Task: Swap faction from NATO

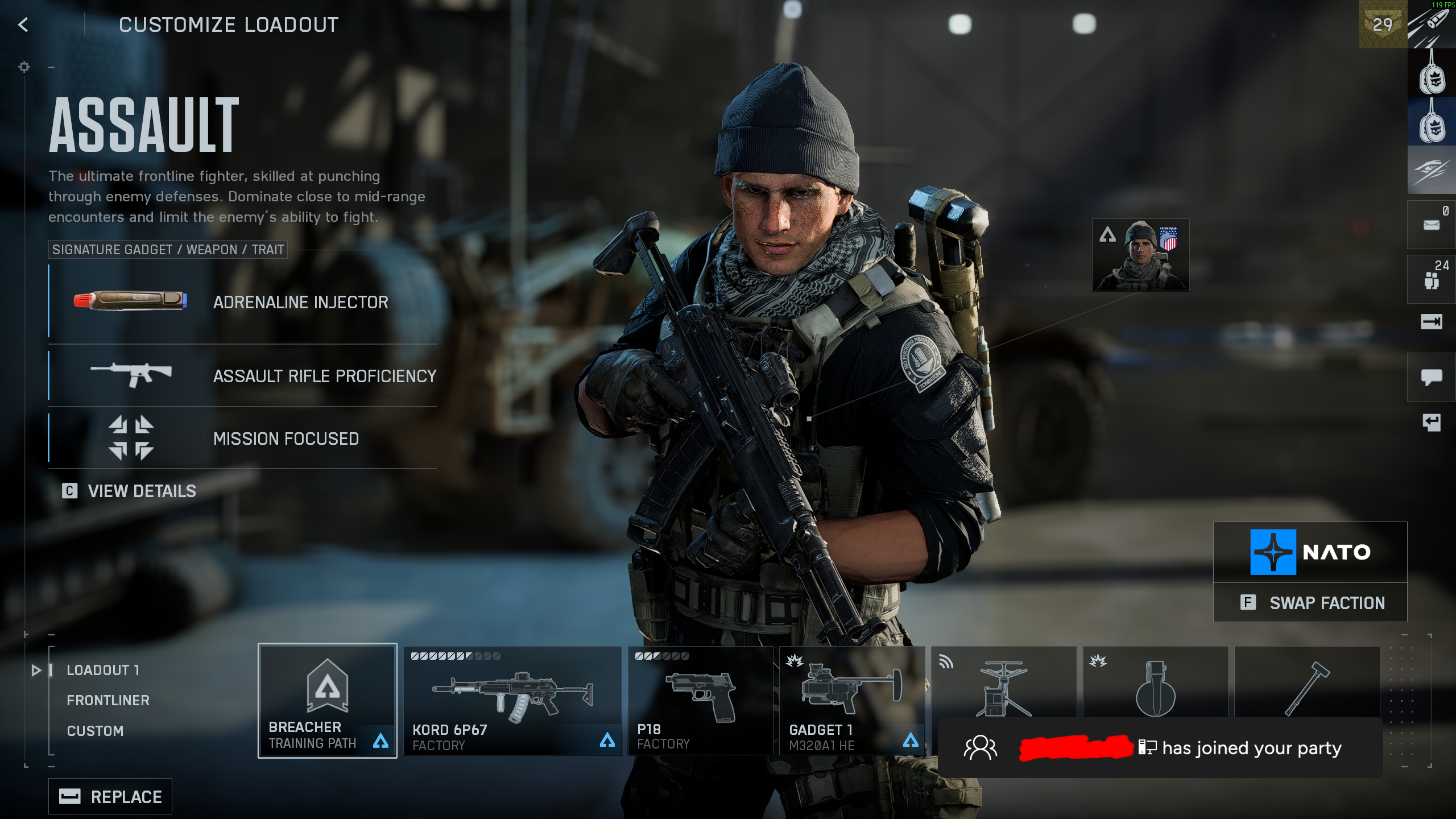Action: point(1310,602)
